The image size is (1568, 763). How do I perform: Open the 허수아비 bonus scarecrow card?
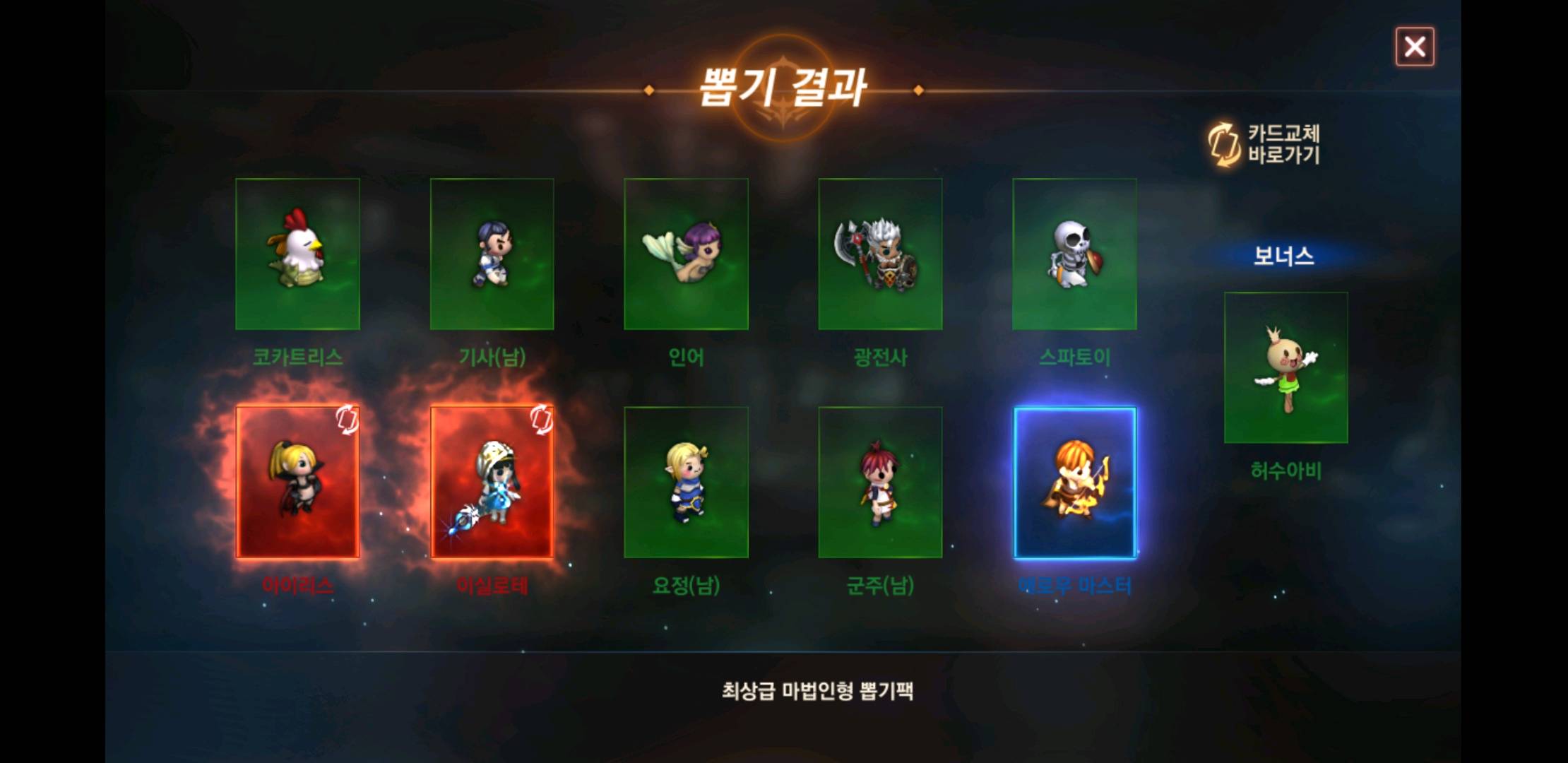(x=1285, y=367)
